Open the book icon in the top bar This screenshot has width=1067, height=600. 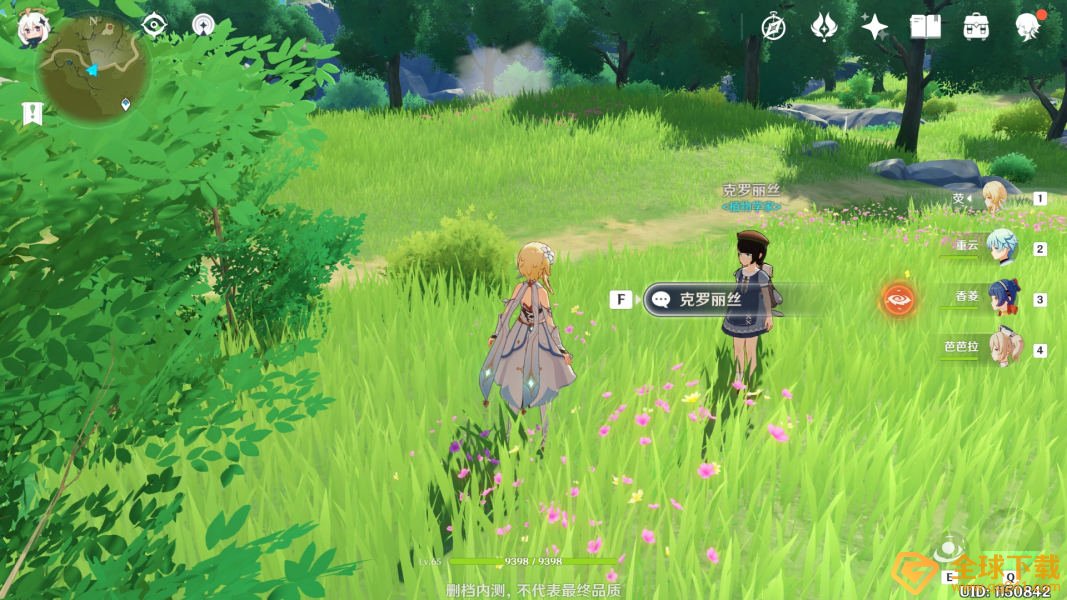pyautogui.click(x=925, y=27)
